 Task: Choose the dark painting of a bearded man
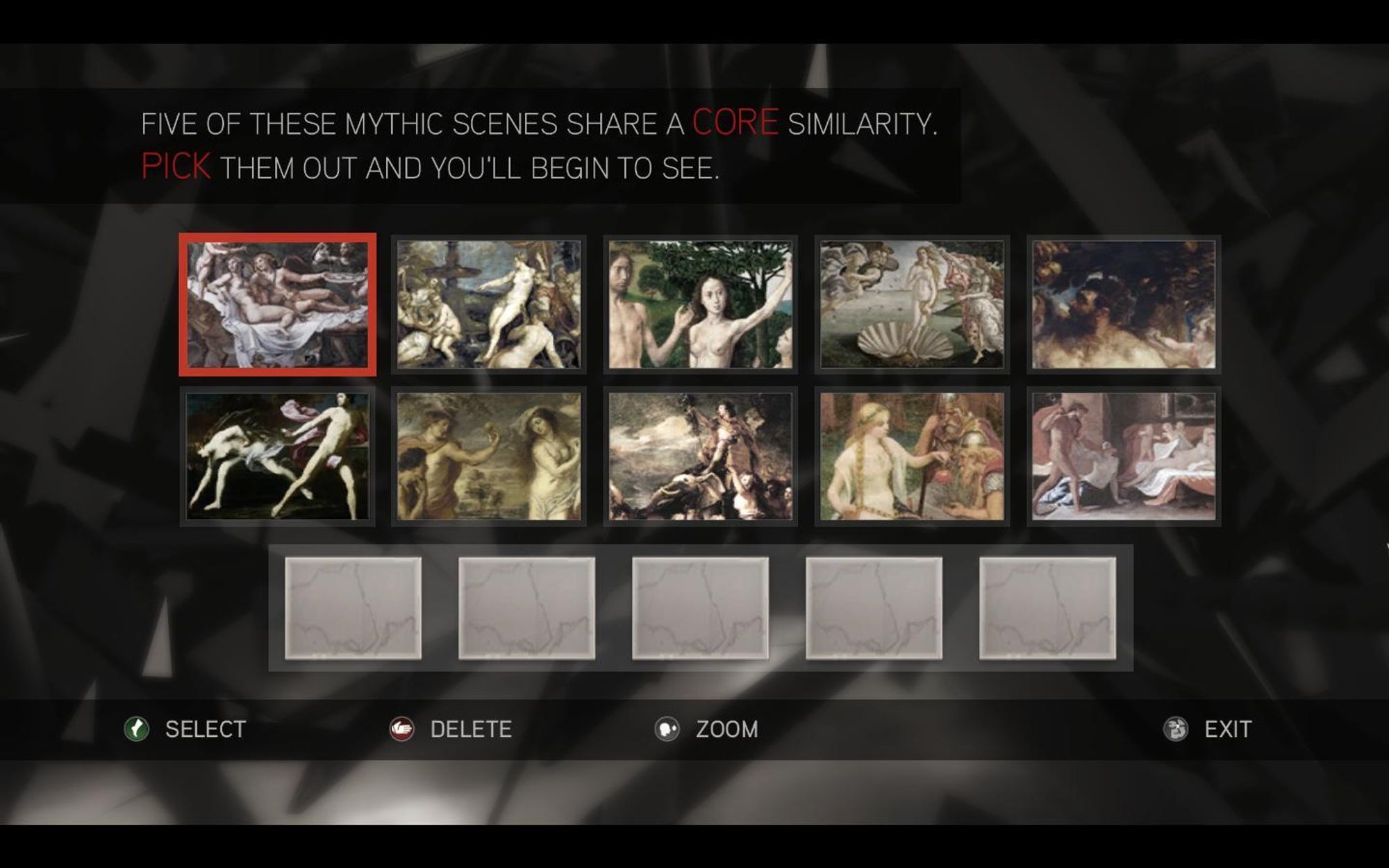(1124, 305)
